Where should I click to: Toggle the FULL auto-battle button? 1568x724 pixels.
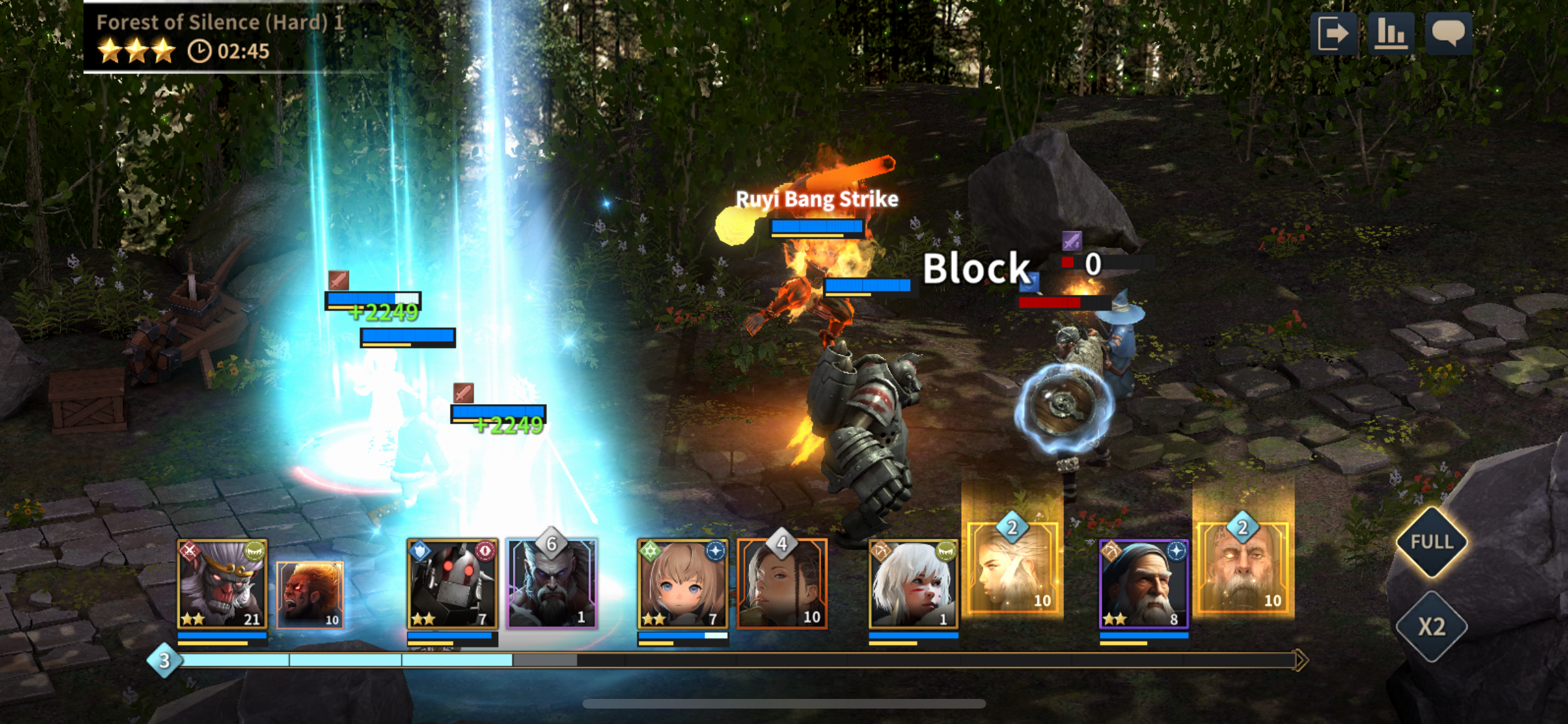(x=1432, y=542)
